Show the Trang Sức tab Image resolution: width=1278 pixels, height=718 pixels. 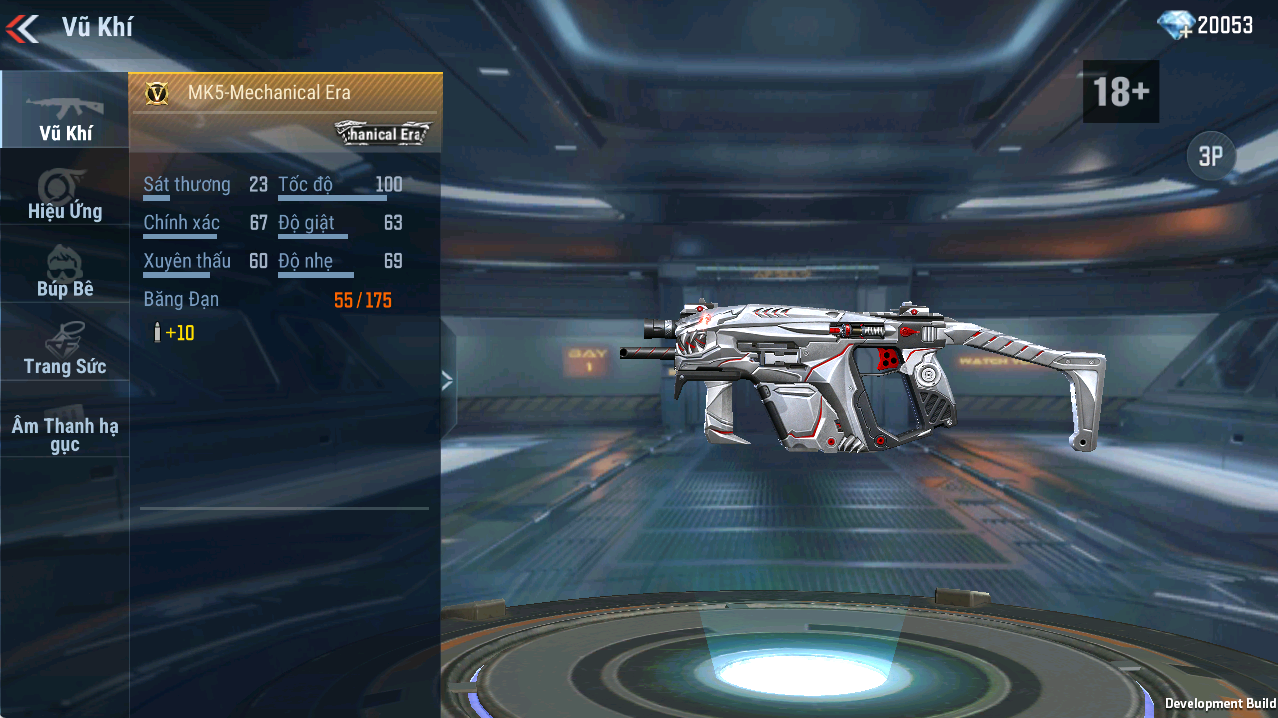[x=65, y=349]
